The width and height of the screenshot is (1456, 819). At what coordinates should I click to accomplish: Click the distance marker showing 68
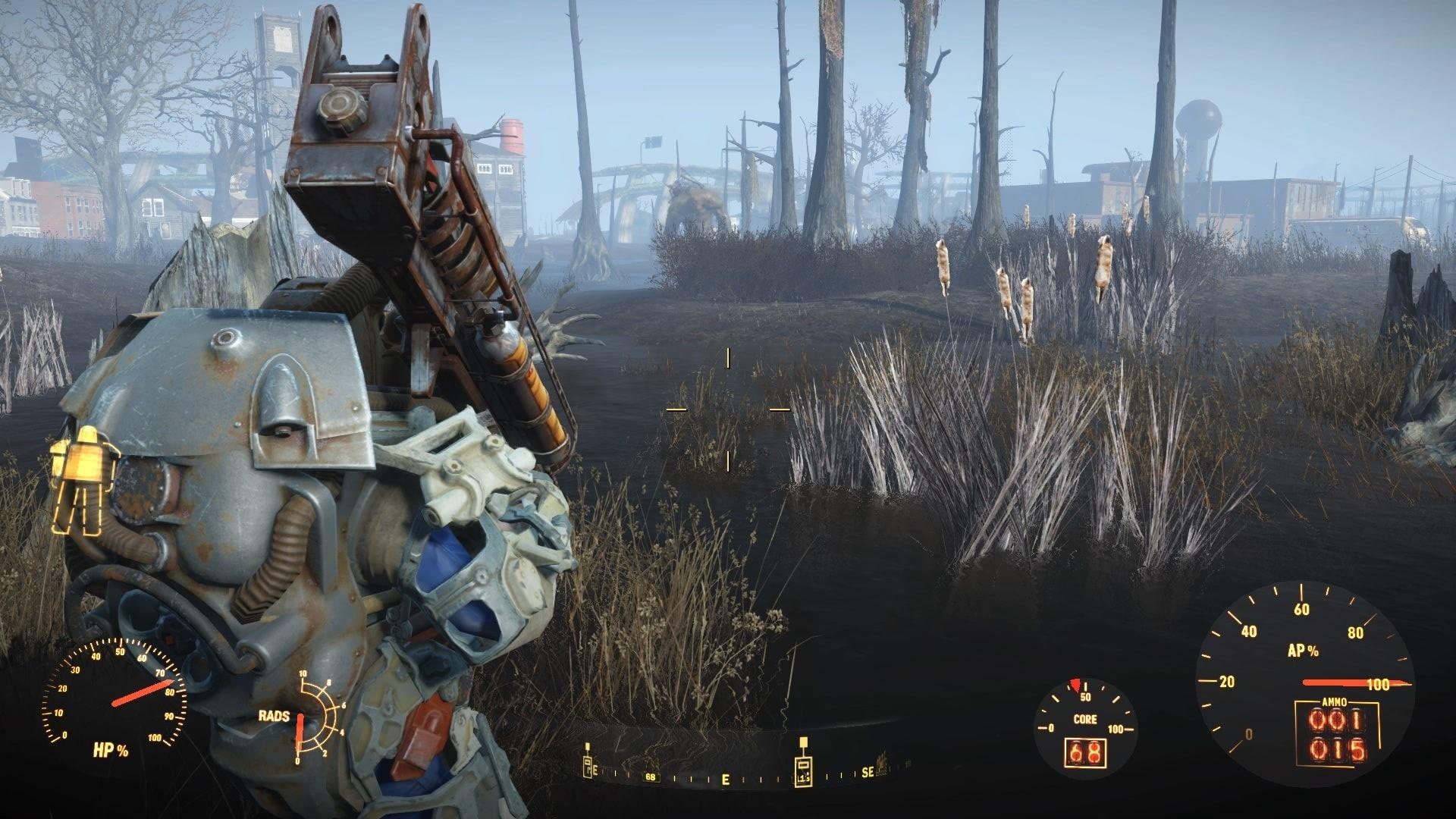651,777
